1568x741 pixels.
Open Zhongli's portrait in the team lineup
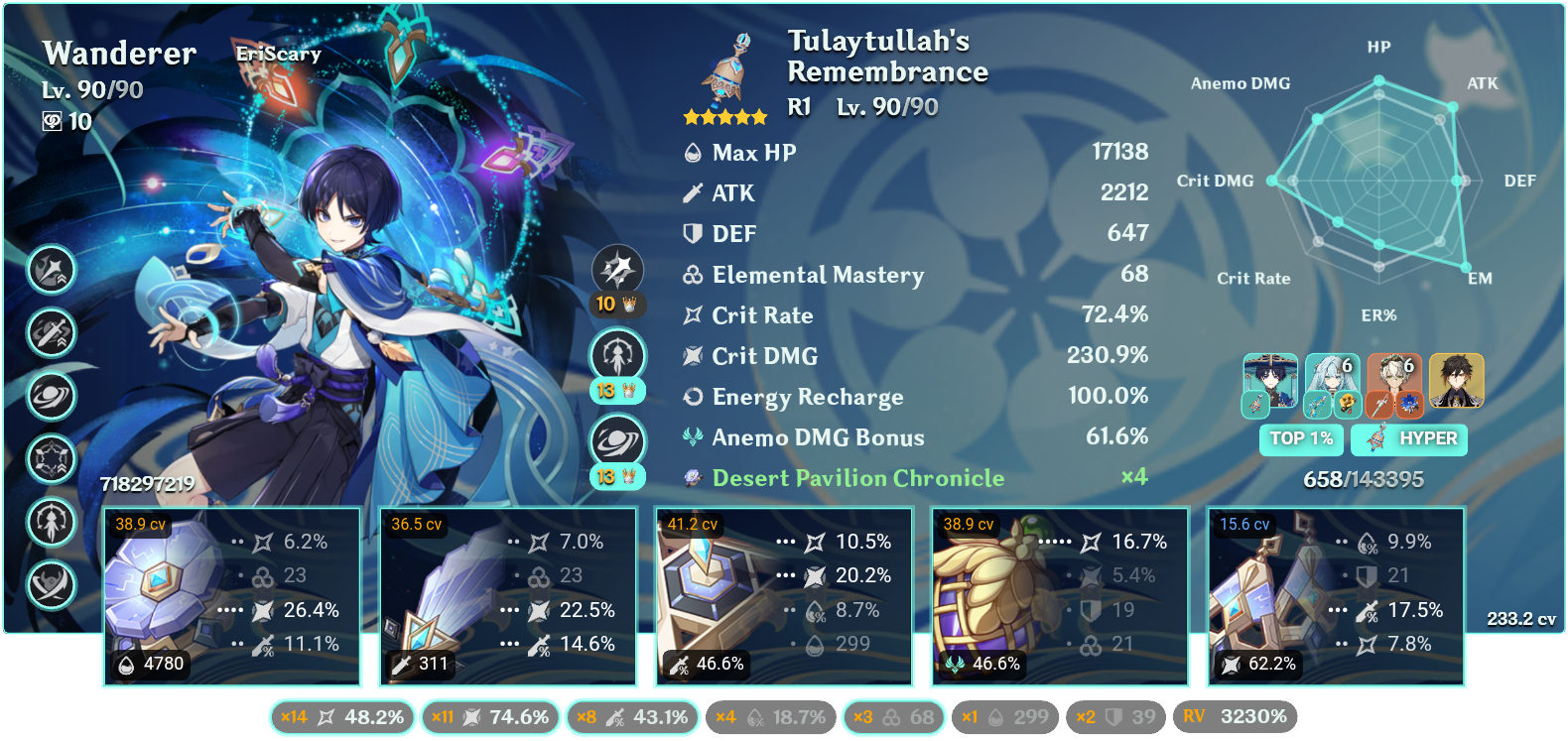(x=1456, y=383)
